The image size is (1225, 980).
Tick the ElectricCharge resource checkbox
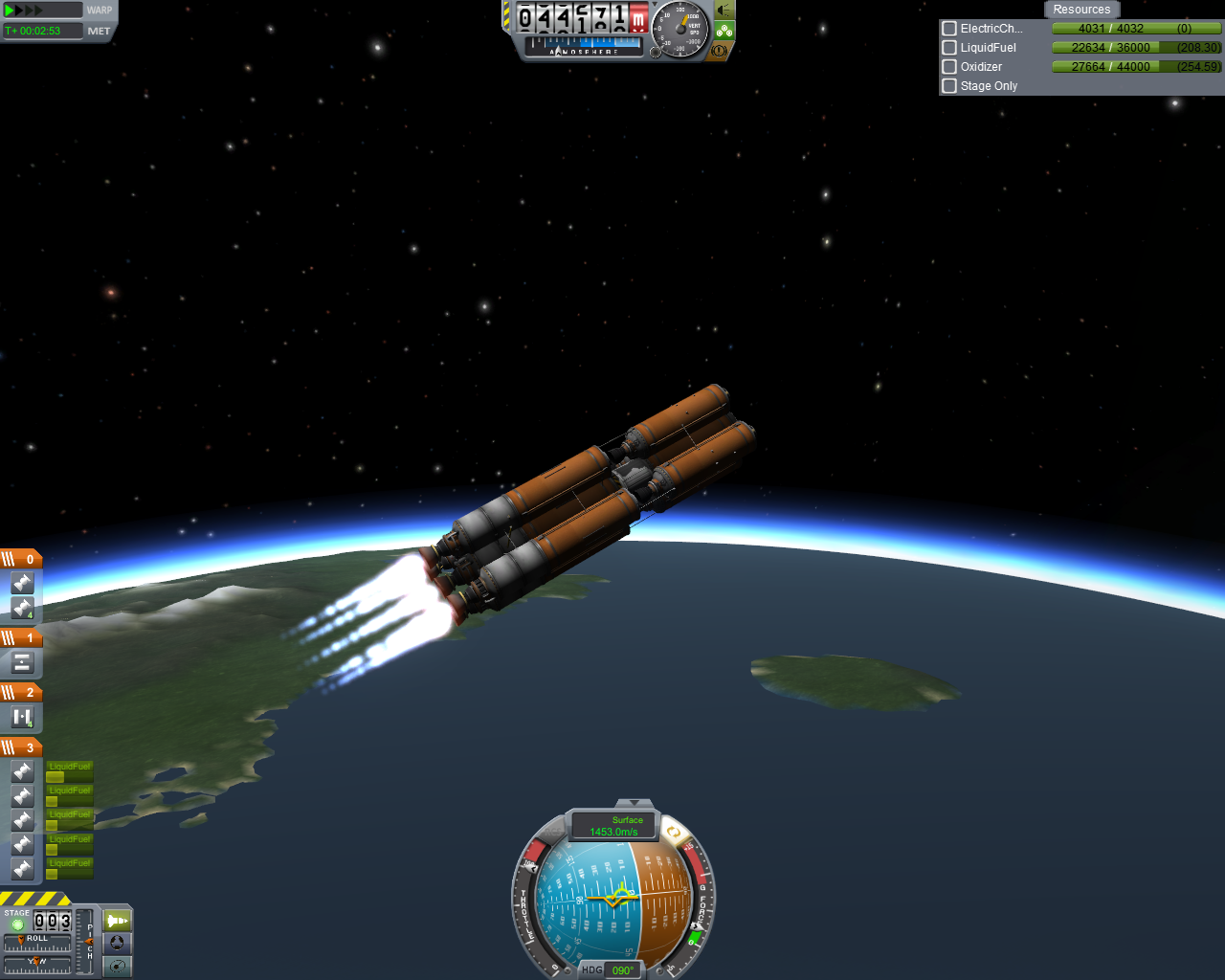tap(949, 29)
